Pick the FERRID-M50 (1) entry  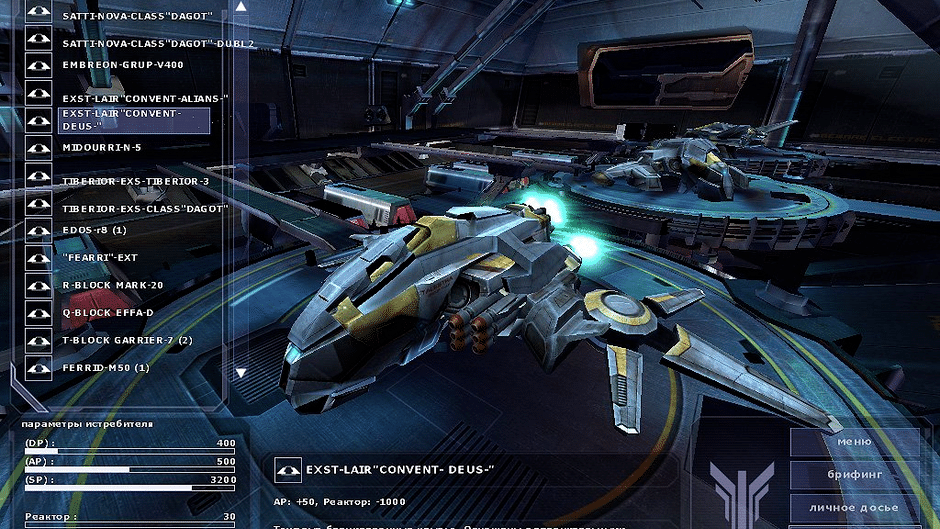105,368
